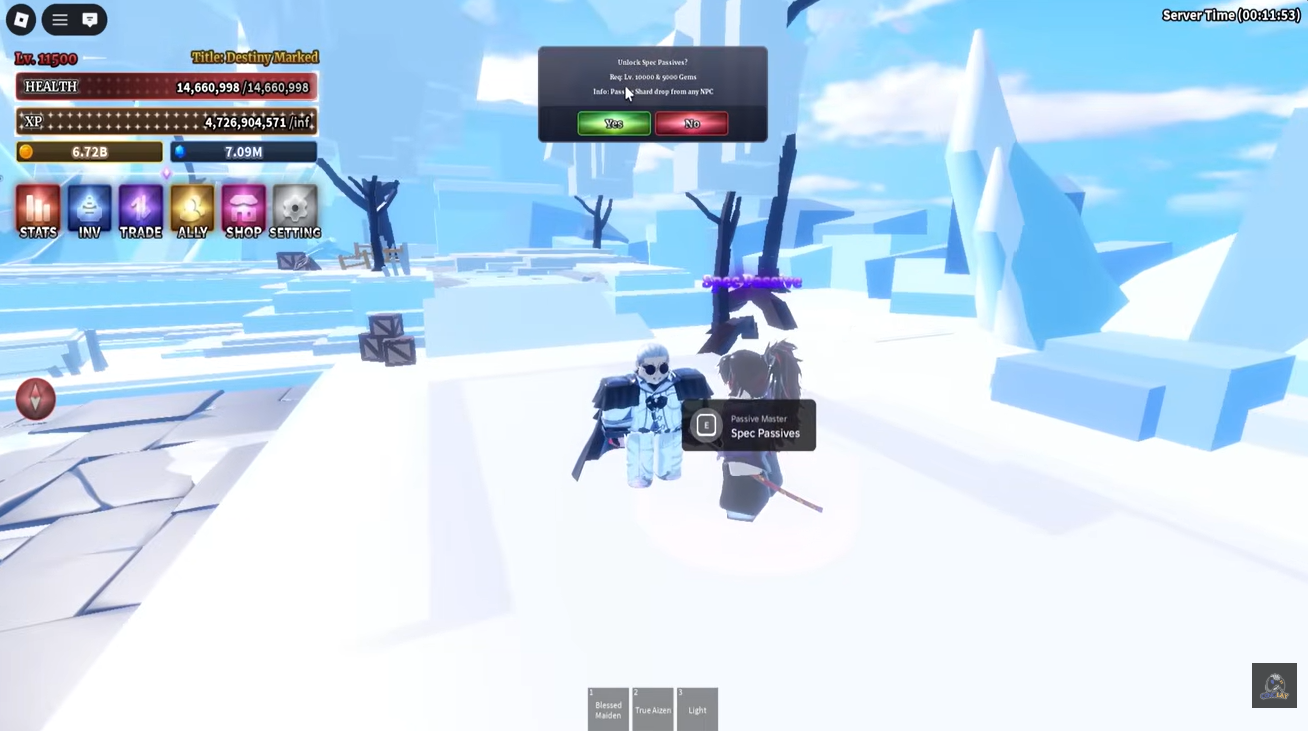Viewport: 1308px width, 731px height.
Task: Click the Spec Passives interaction prompt
Action: tap(748, 425)
